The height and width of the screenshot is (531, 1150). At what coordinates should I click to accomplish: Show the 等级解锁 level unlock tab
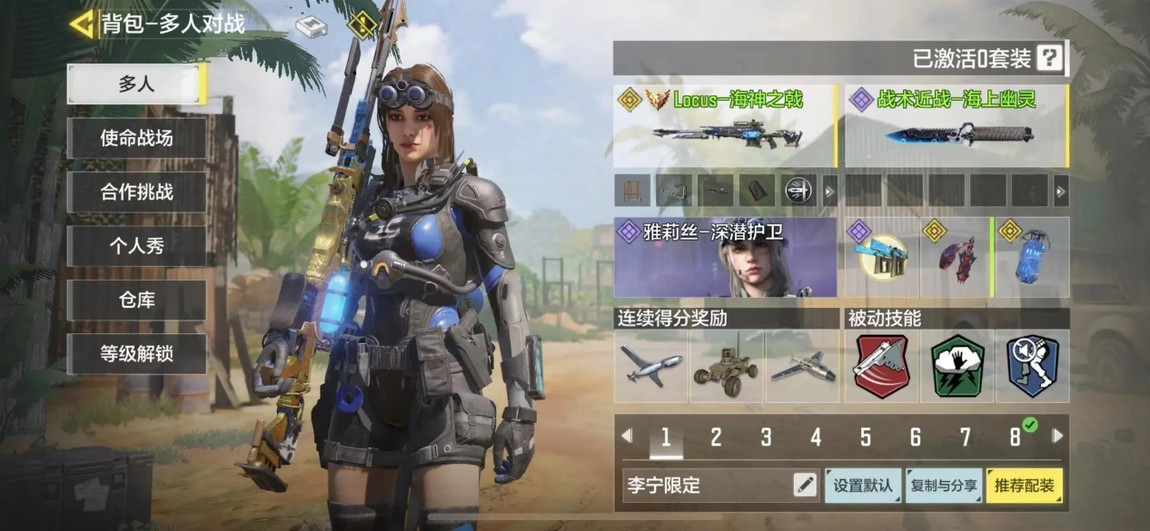pos(137,354)
